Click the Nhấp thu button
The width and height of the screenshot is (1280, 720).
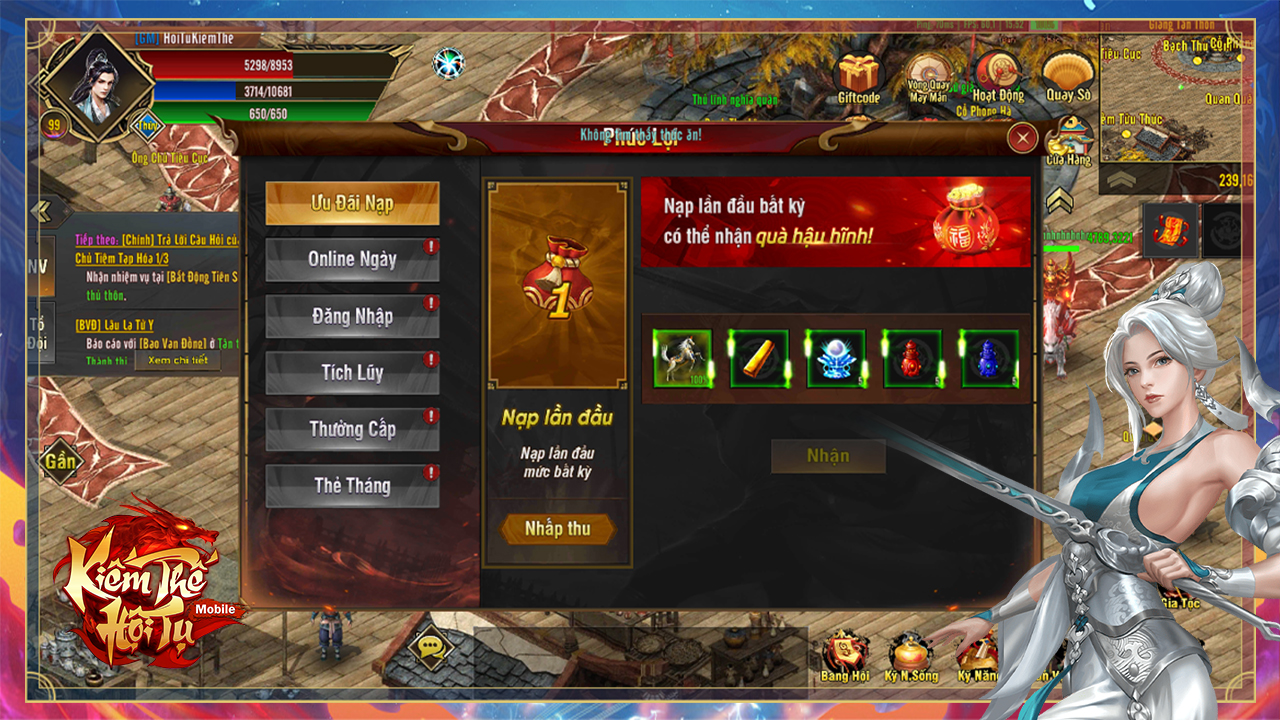pos(557,529)
